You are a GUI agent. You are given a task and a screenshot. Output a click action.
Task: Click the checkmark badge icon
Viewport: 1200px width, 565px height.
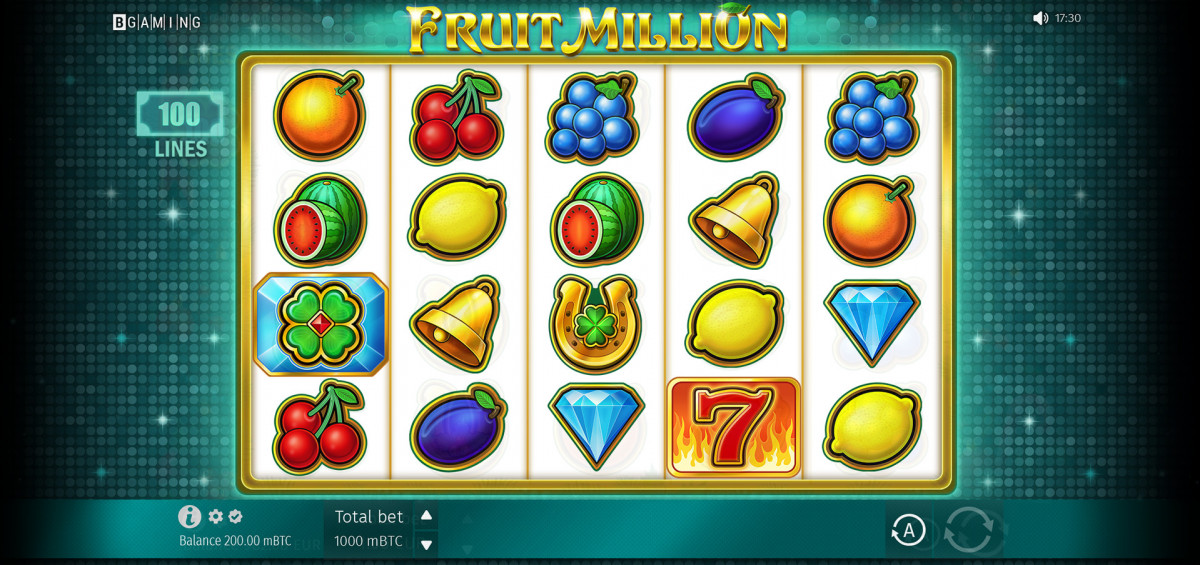235,517
